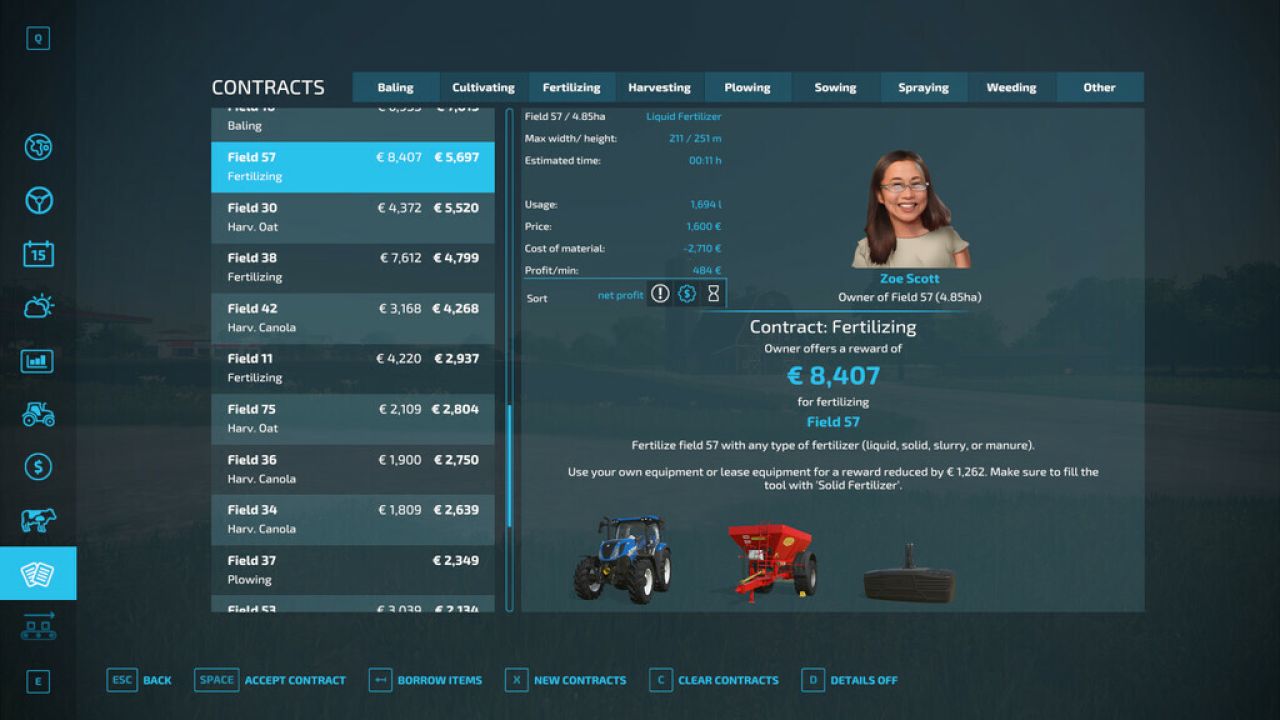Select the steering wheel vehicles icon
1280x720 pixels.
(37, 200)
